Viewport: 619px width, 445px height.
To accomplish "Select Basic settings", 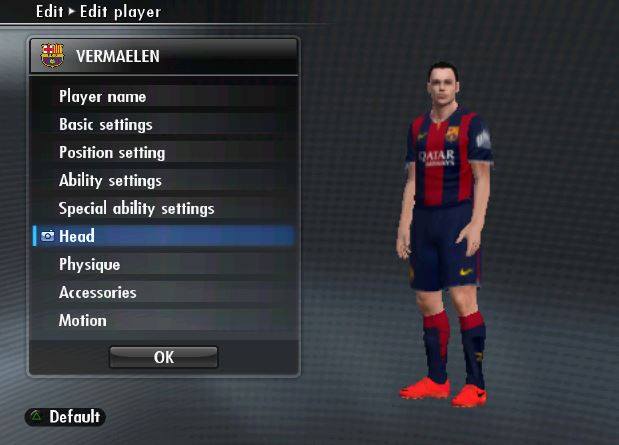I will coord(106,125).
